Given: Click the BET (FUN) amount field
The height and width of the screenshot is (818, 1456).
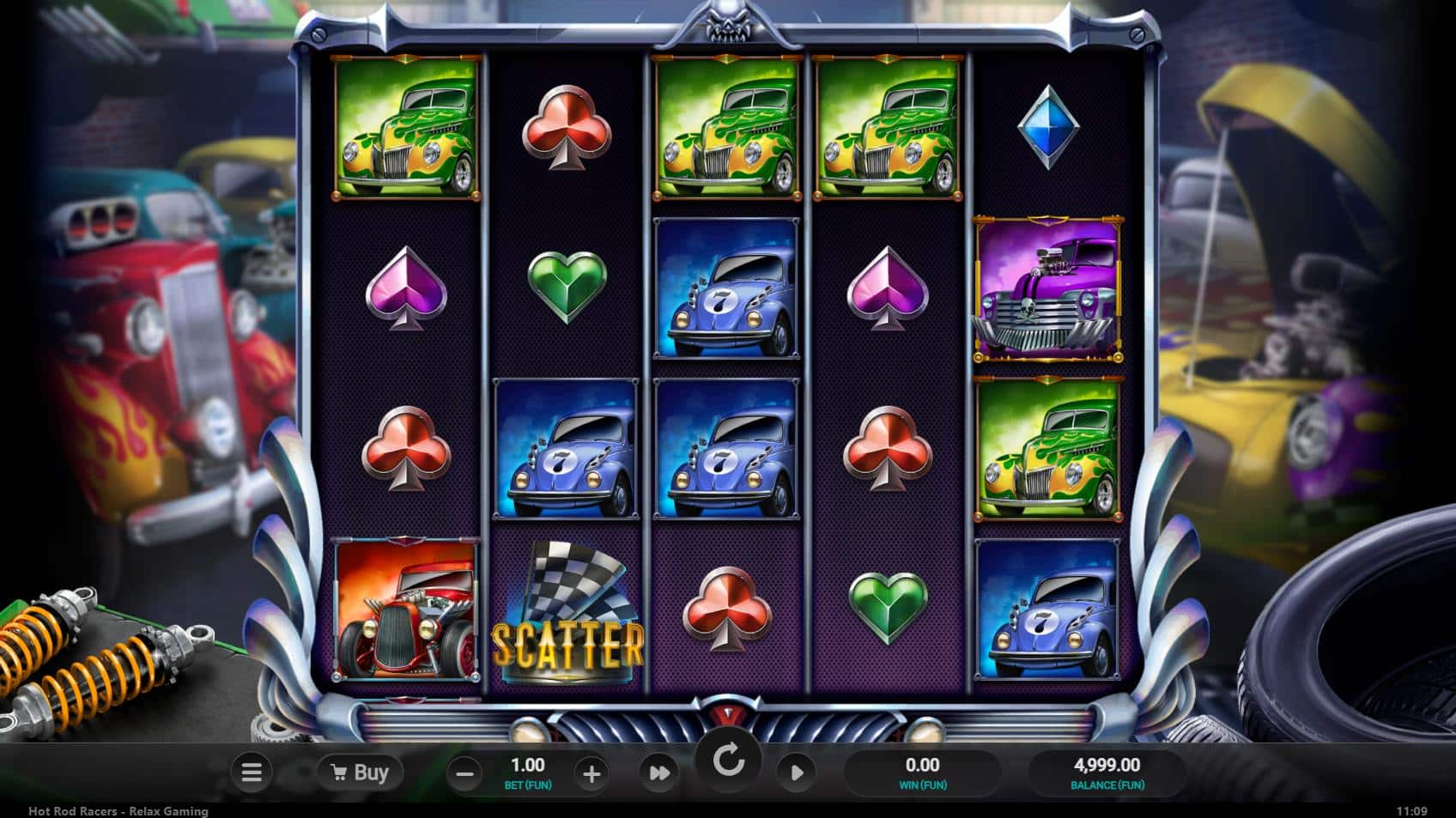Looking at the screenshot, I should click(527, 772).
